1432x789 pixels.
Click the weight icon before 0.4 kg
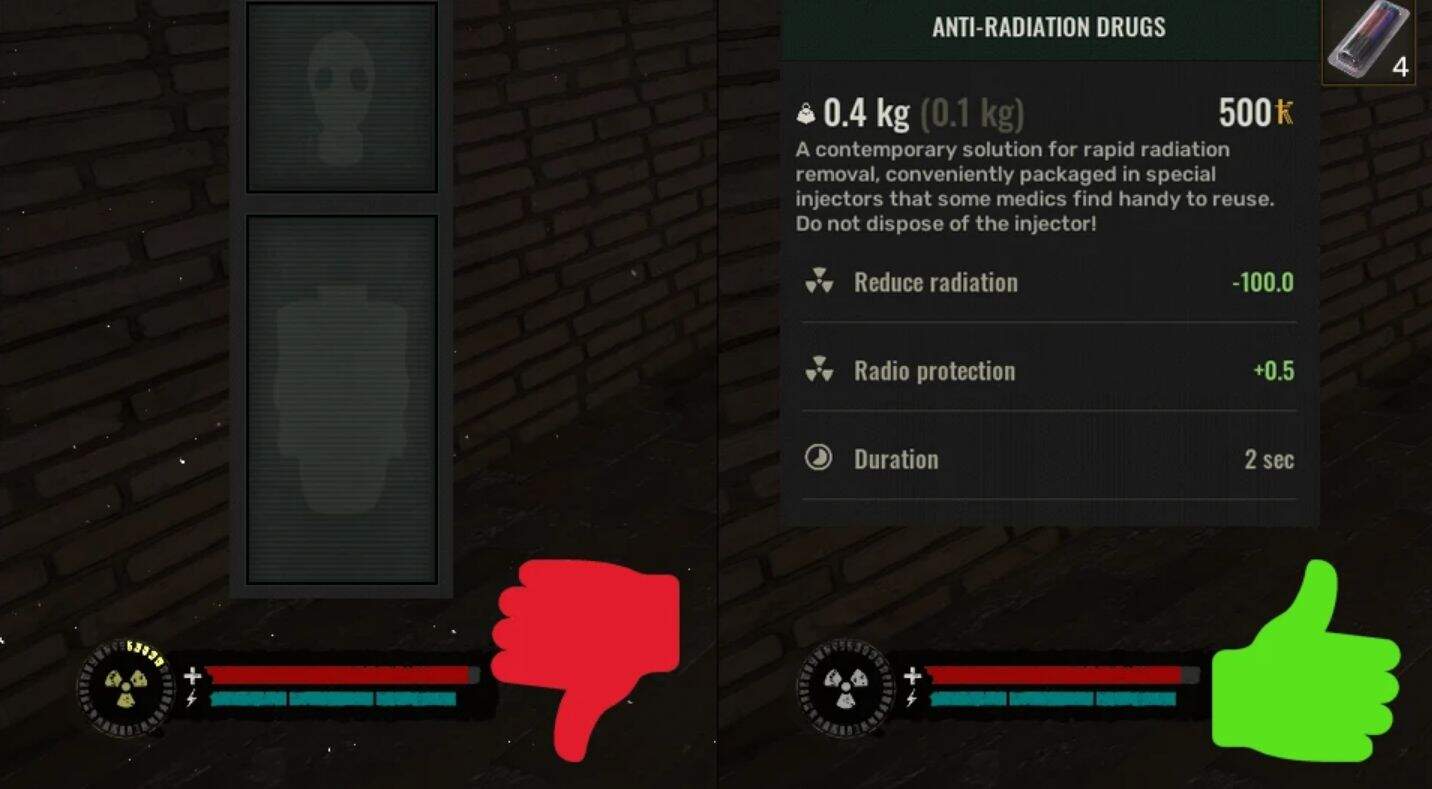pos(806,112)
